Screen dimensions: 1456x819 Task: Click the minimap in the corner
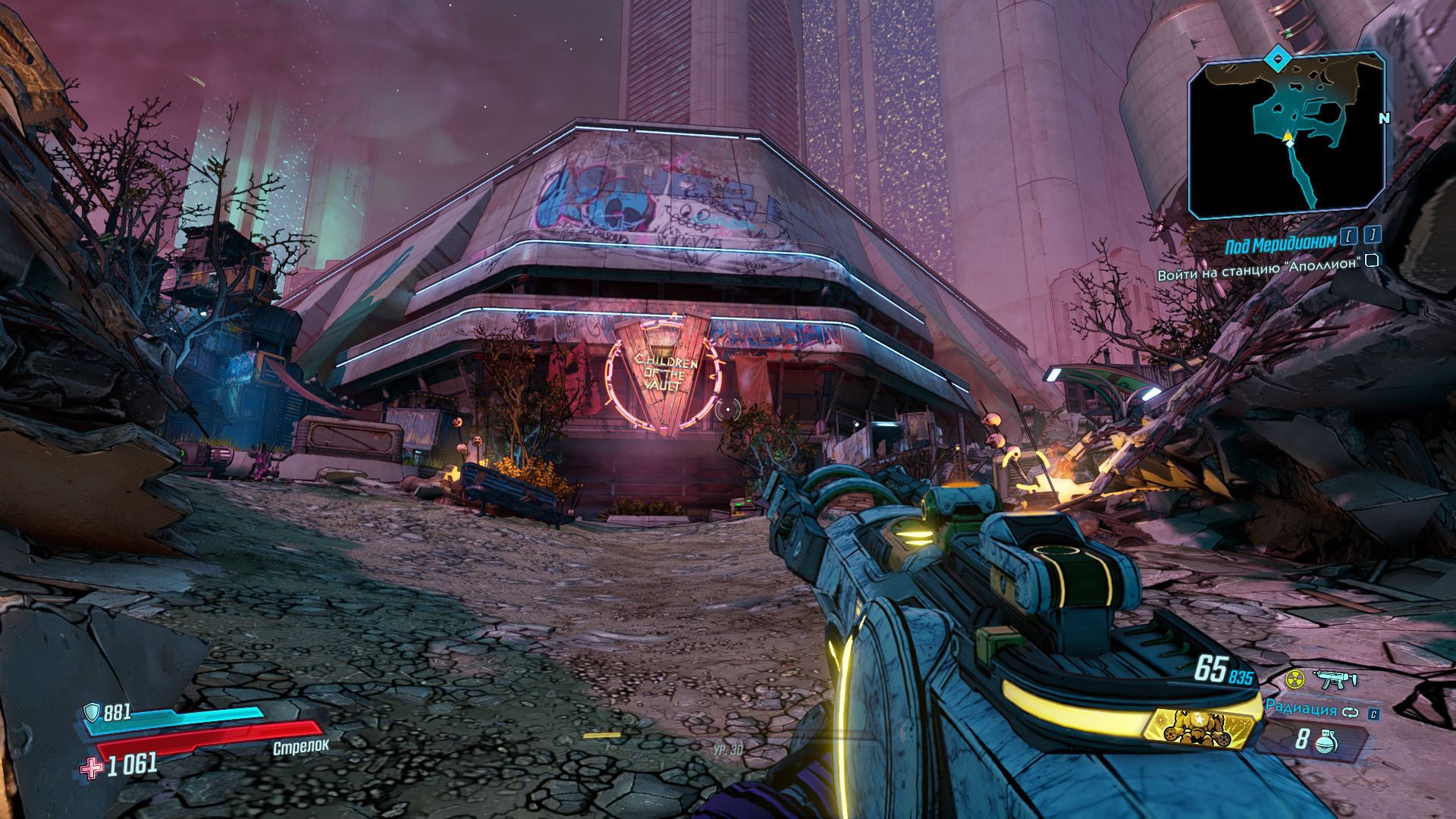[1286, 136]
